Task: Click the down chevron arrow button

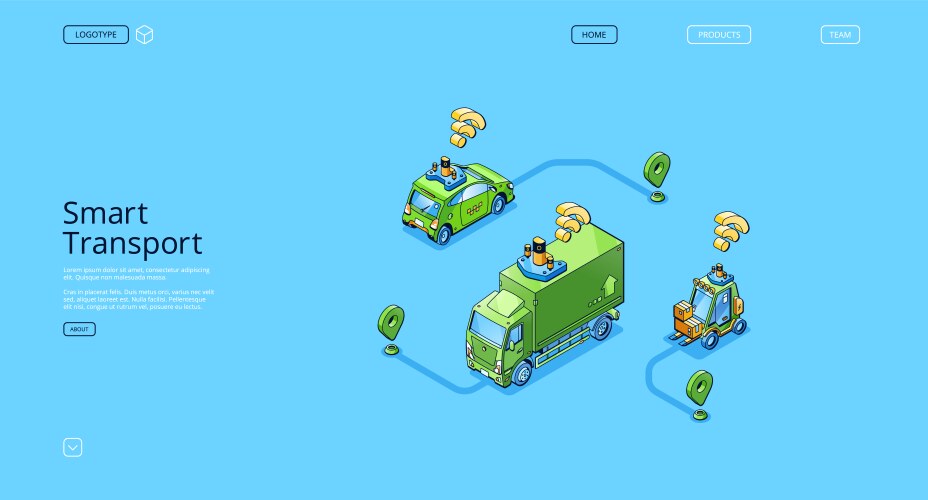Action: [73, 447]
